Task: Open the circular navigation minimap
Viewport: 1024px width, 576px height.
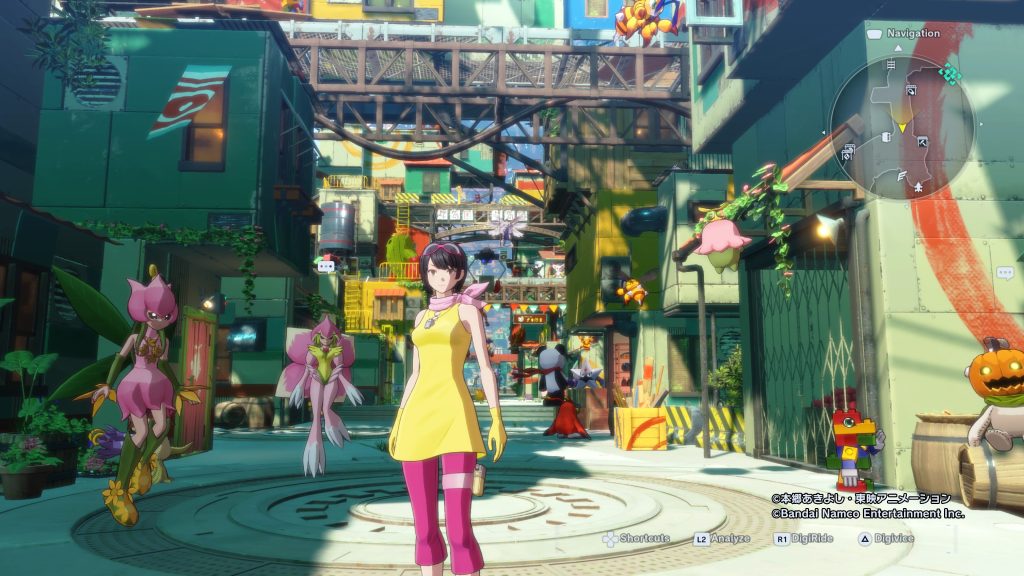Action: coord(902,126)
